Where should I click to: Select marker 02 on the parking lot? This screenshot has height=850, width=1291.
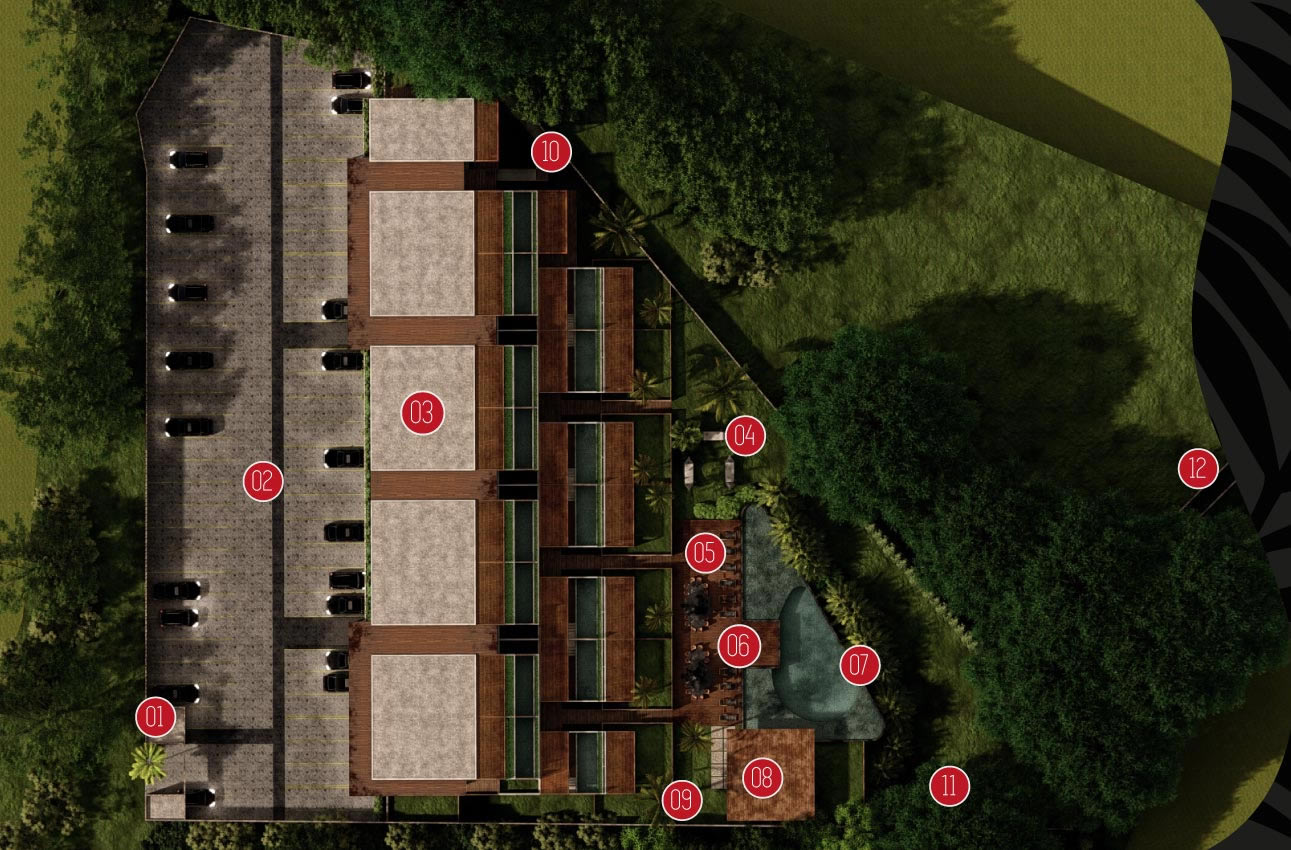pos(263,482)
